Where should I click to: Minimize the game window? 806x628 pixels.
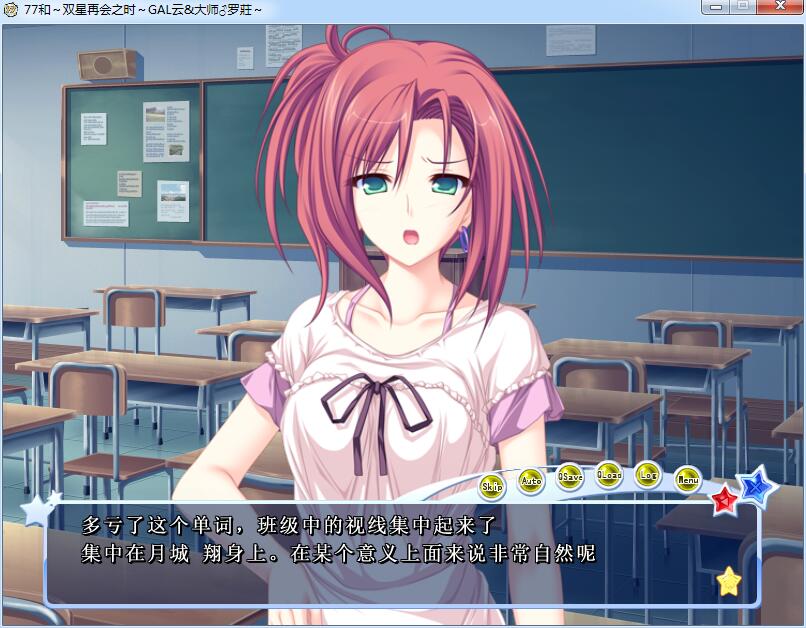coord(714,7)
